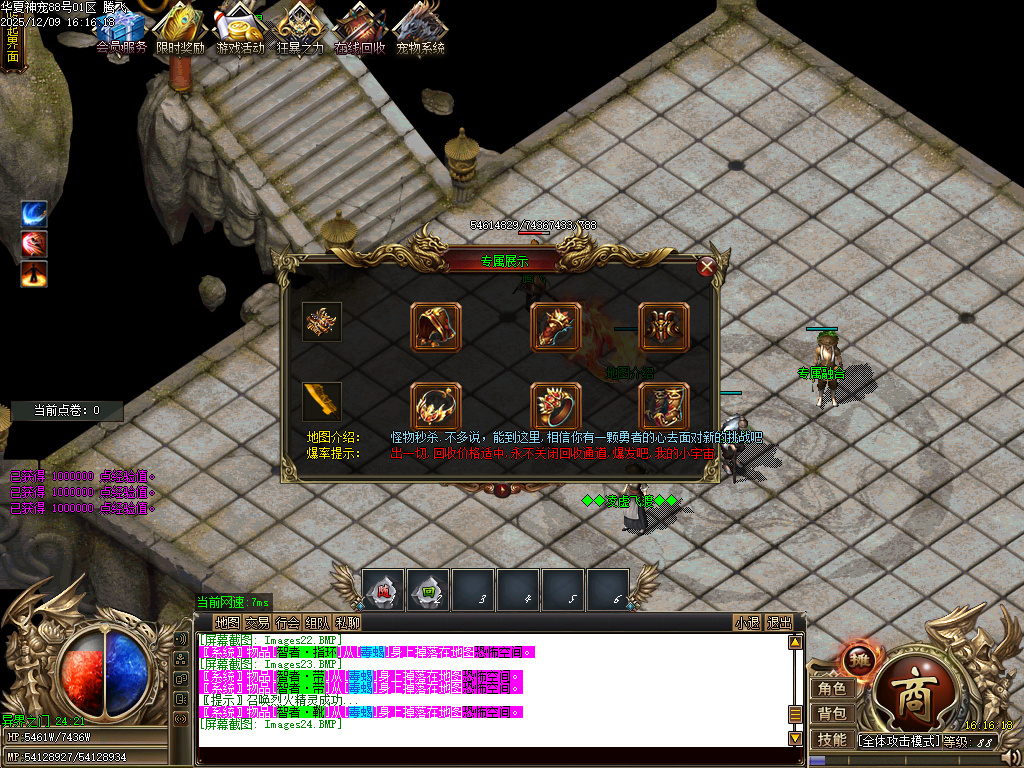Select the ruby ring item in display
The image size is (1024, 768).
[555, 406]
